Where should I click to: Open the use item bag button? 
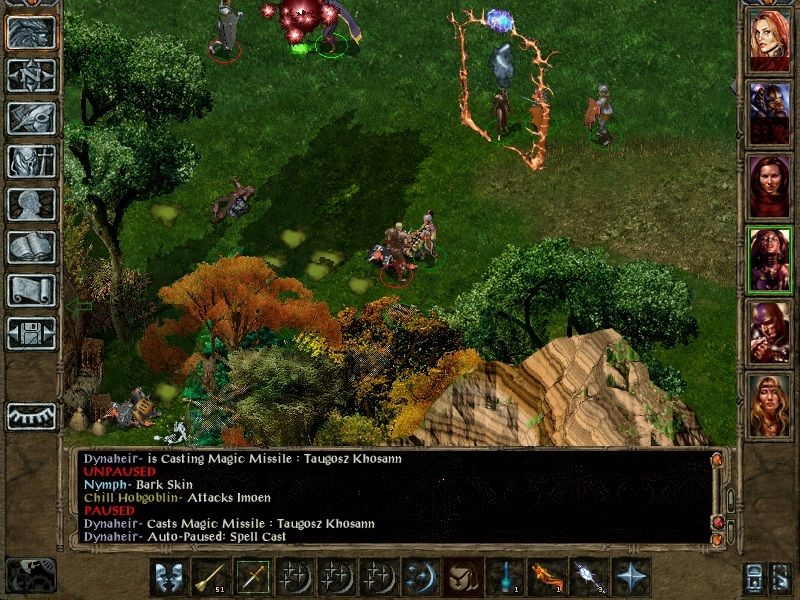click(462, 578)
